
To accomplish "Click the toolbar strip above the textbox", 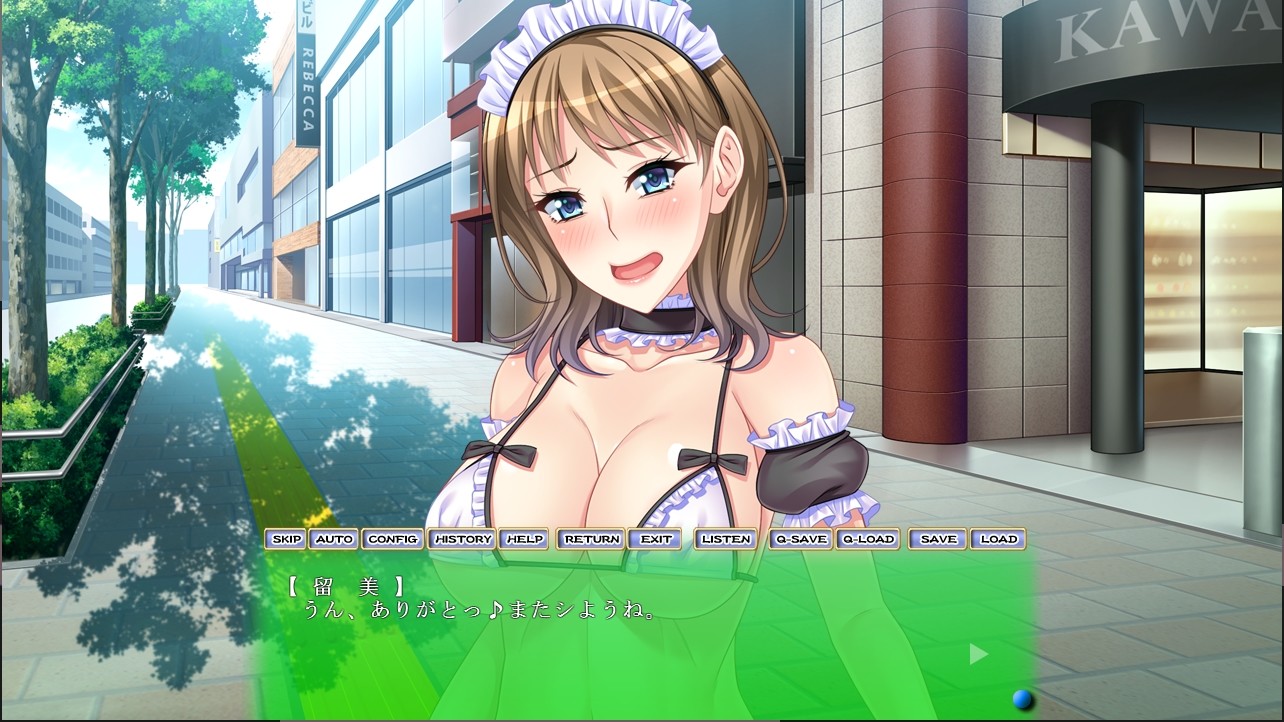I will coord(640,538).
